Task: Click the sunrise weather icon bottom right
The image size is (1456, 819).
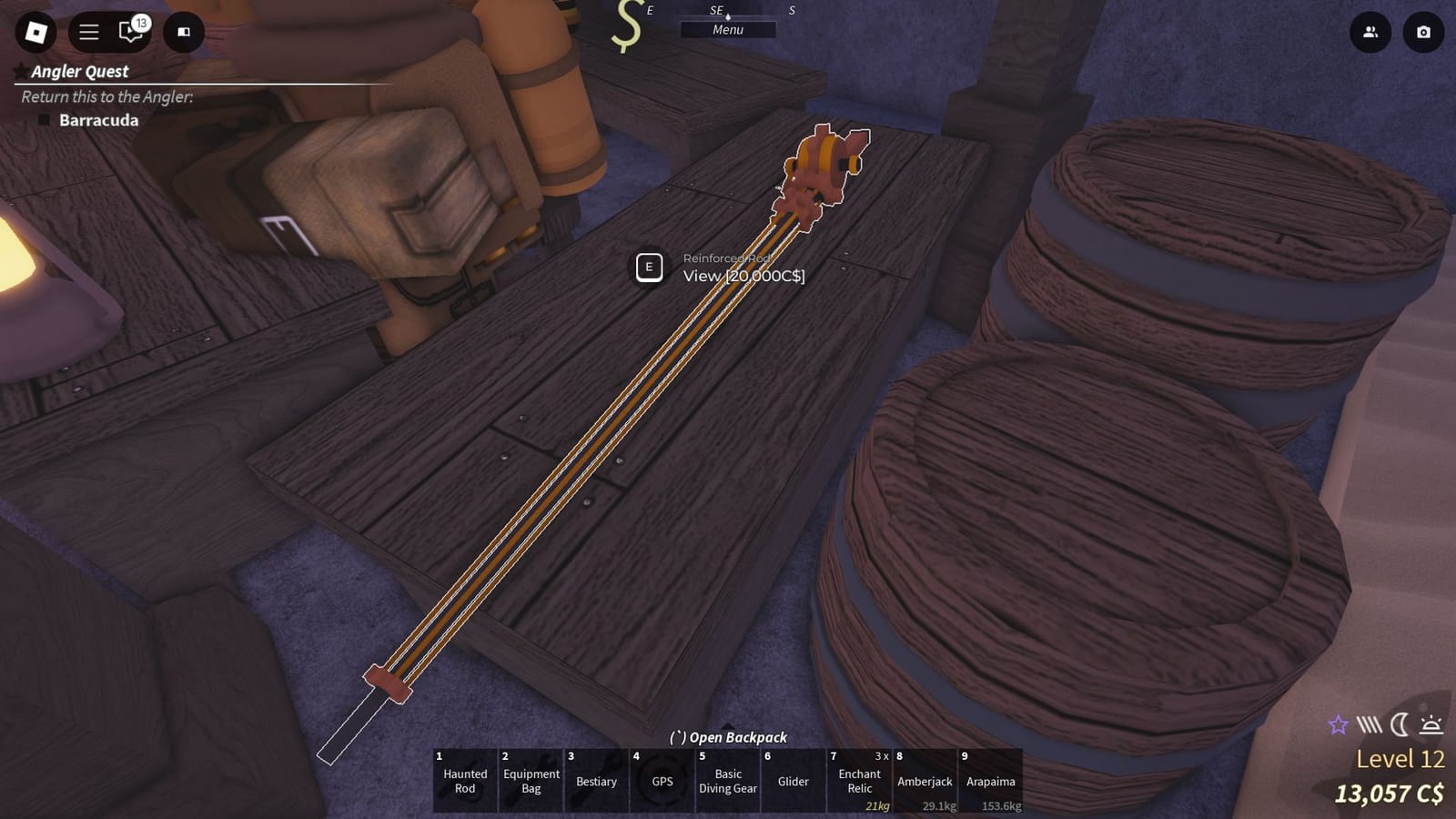Action: (x=1430, y=724)
